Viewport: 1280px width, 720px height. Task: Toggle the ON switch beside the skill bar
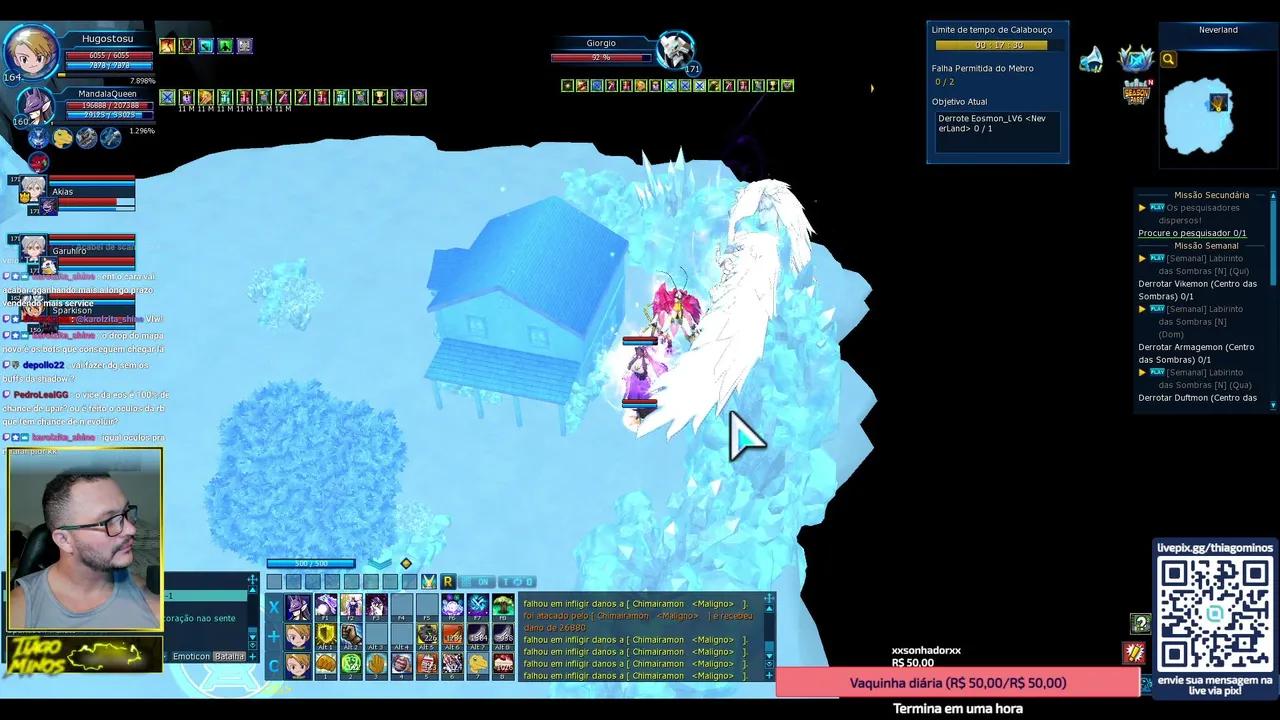[x=481, y=582]
